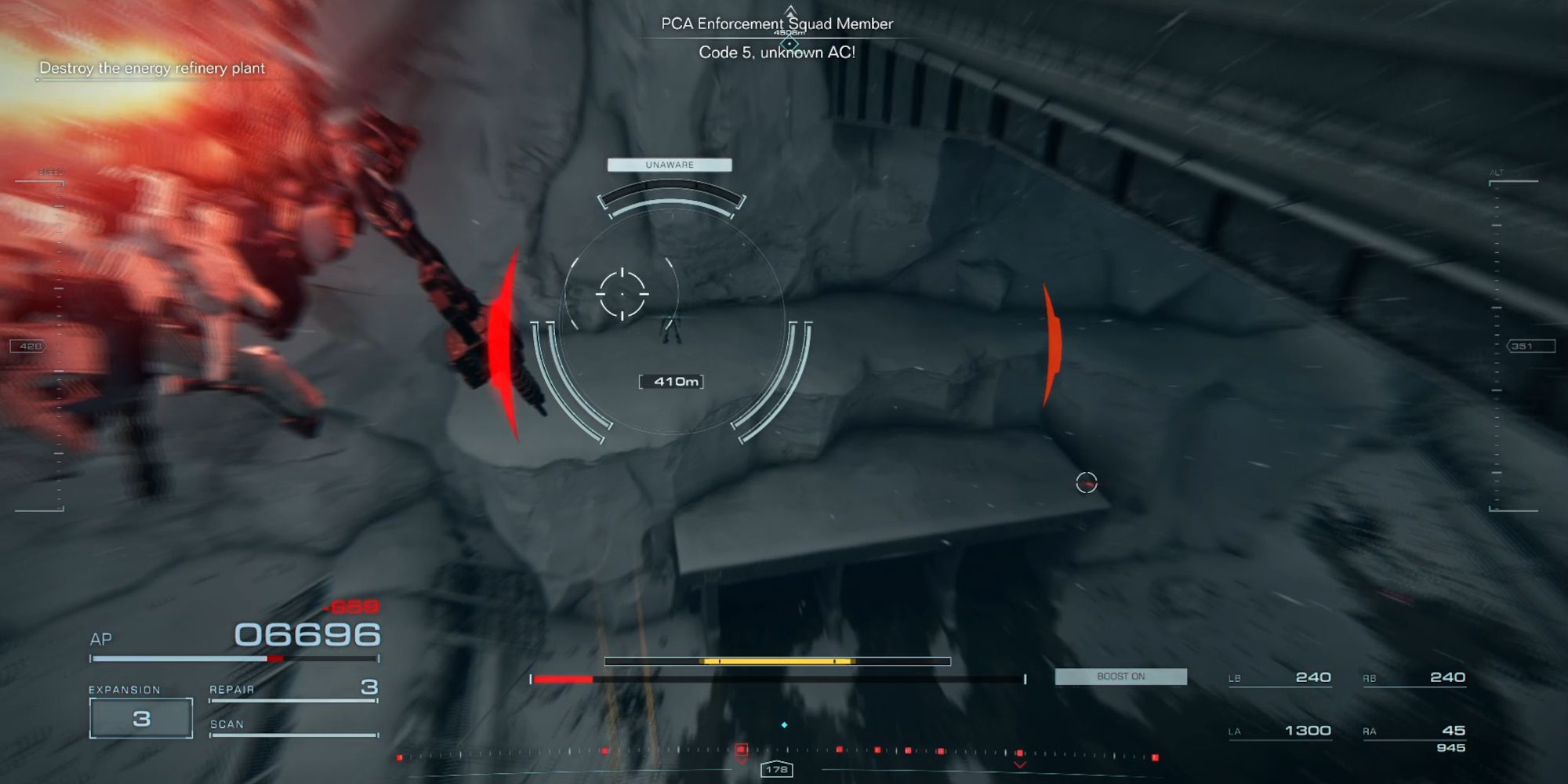Toggle the BOOST ON indicator
The height and width of the screenshot is (784, 1568).
pyautogui.click(x=1120, y=676)
